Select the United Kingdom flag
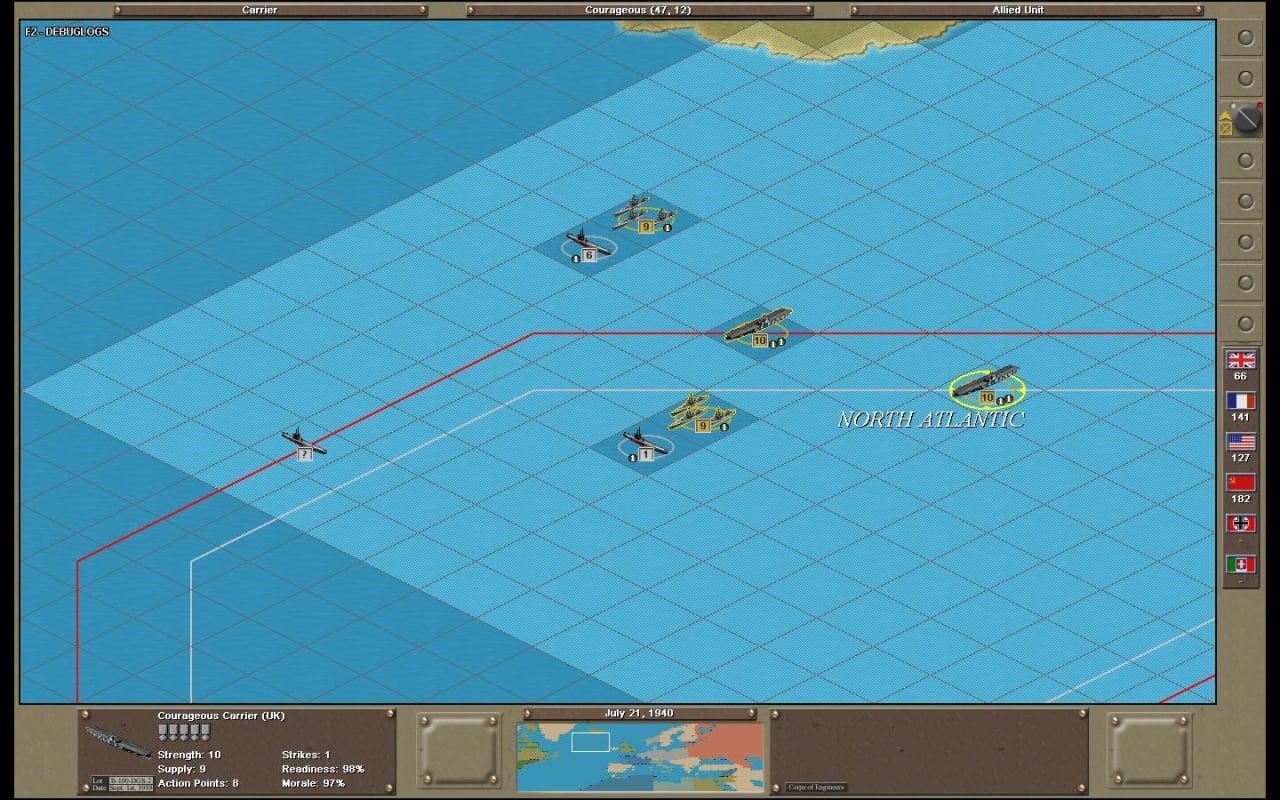 click(1241, 360)
